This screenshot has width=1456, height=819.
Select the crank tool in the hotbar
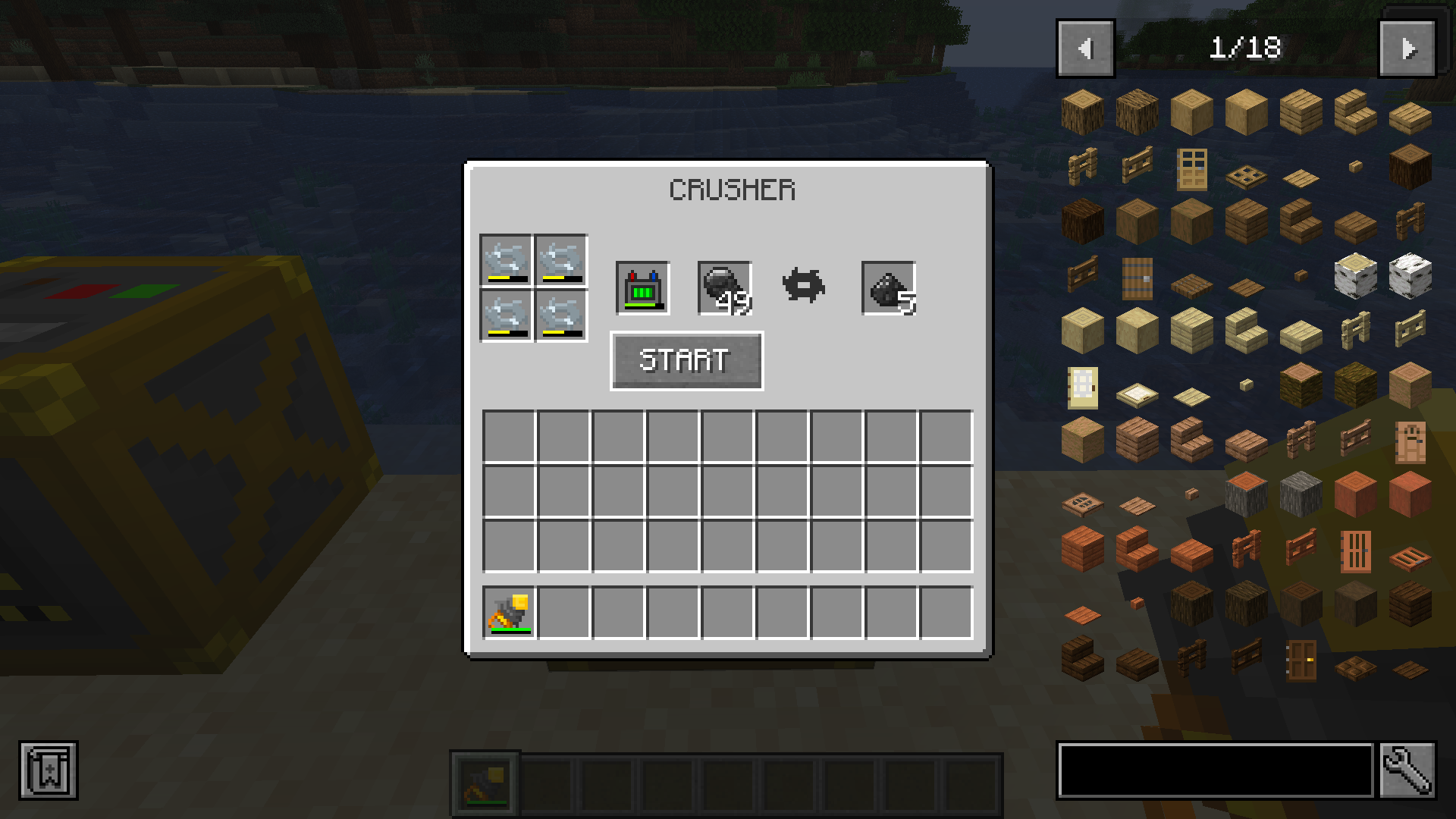click(x=485, y=785)
